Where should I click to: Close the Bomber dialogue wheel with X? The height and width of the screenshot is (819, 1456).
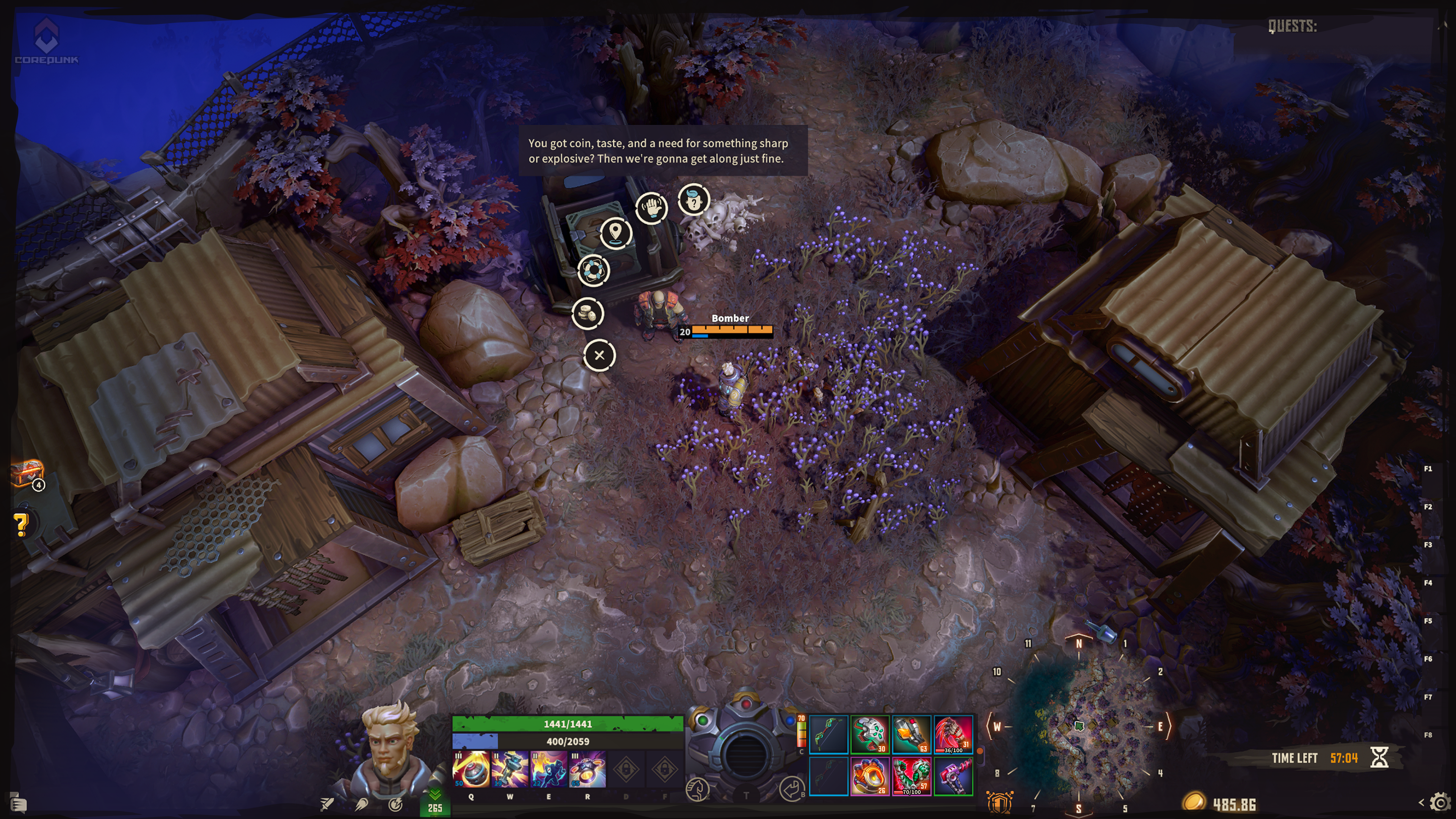coord(599,356)
